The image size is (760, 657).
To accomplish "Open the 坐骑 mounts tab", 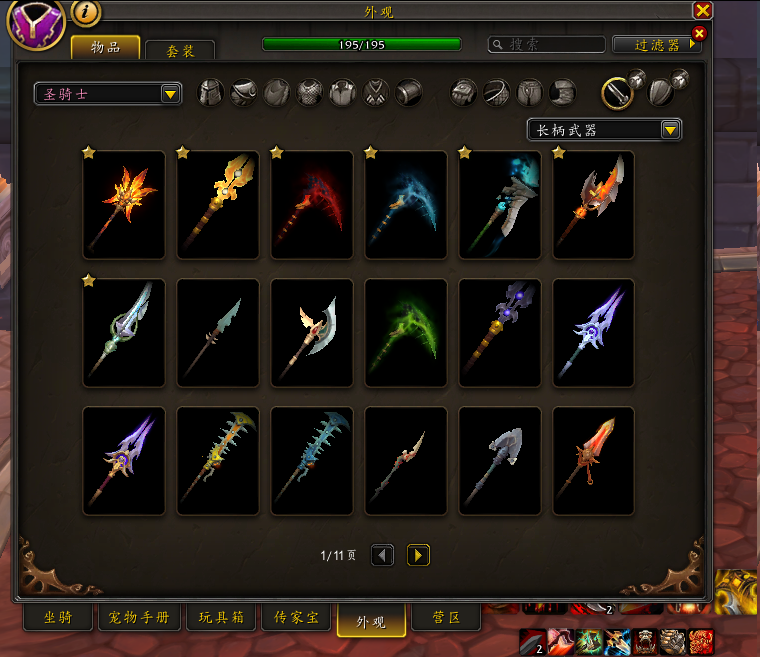I will point(57,618).
